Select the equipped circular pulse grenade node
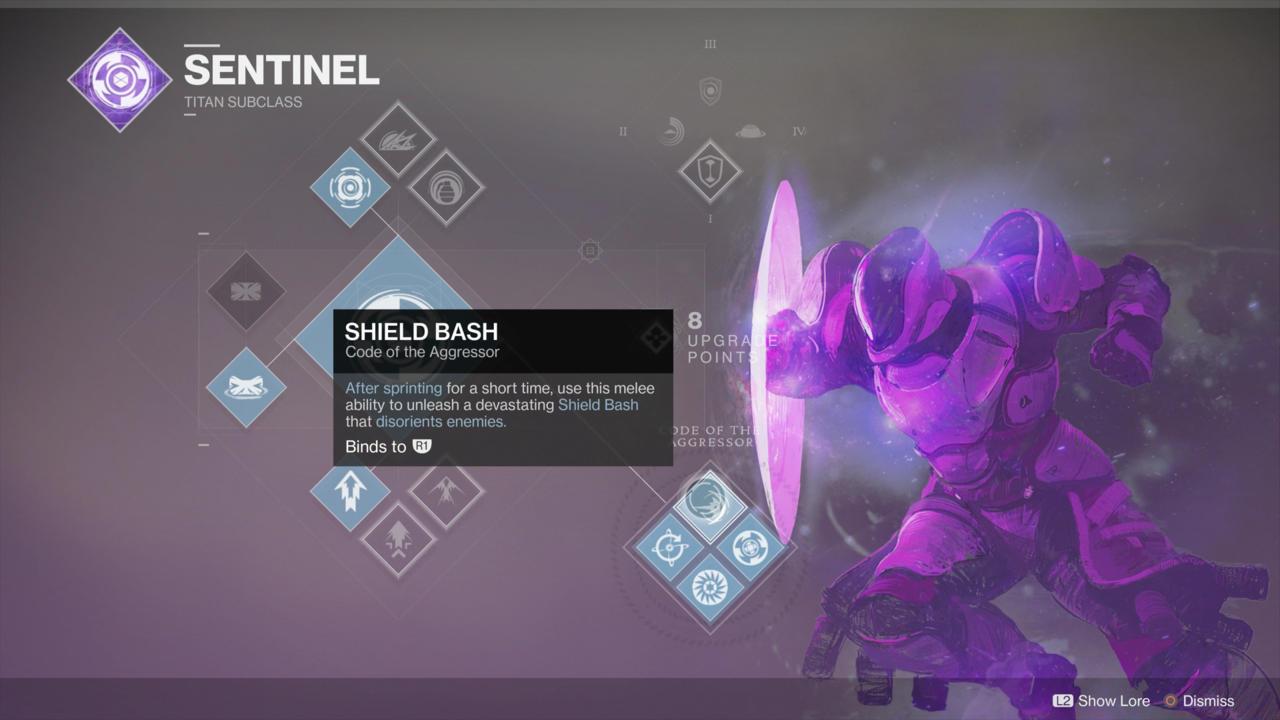 pyautogui.click(x=350, y=187)
